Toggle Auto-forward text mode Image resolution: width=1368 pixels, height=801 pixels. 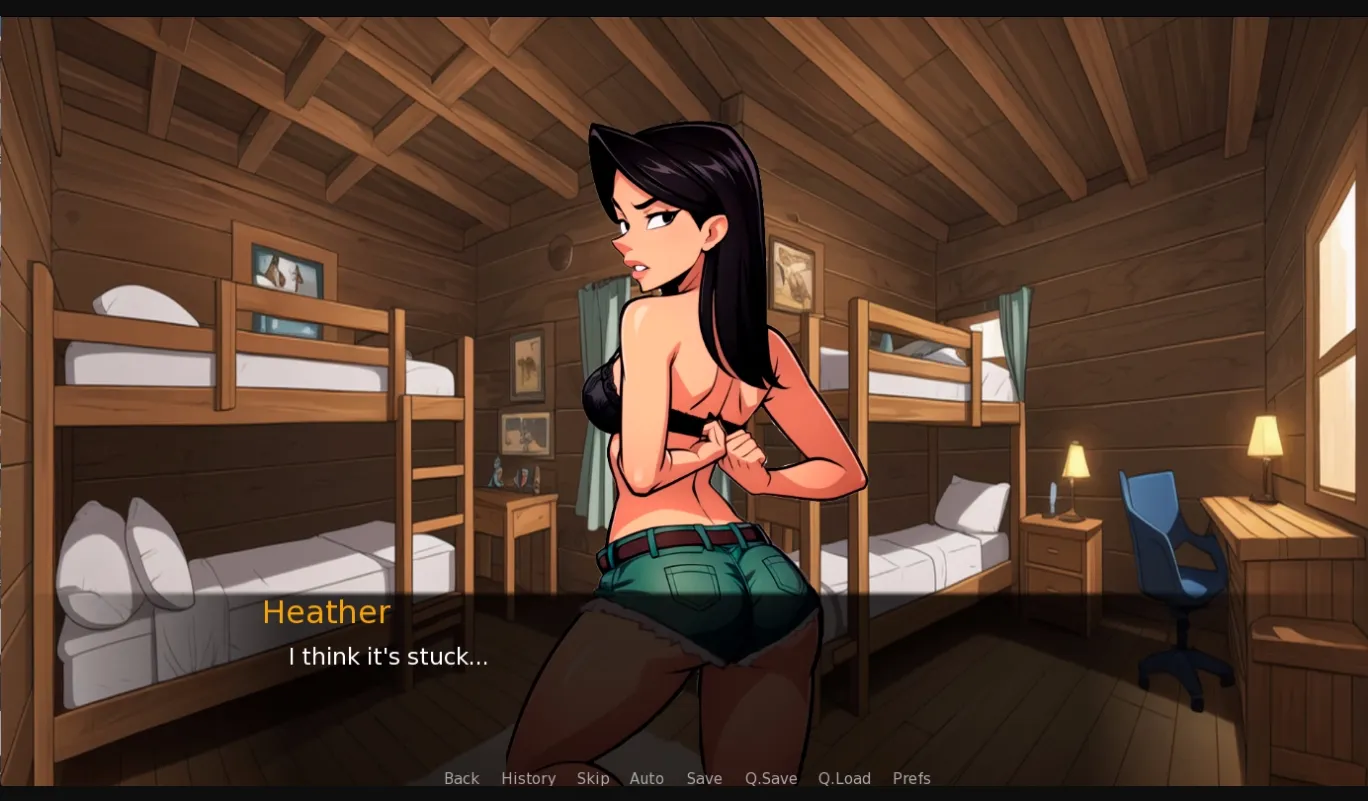[647, 778]
